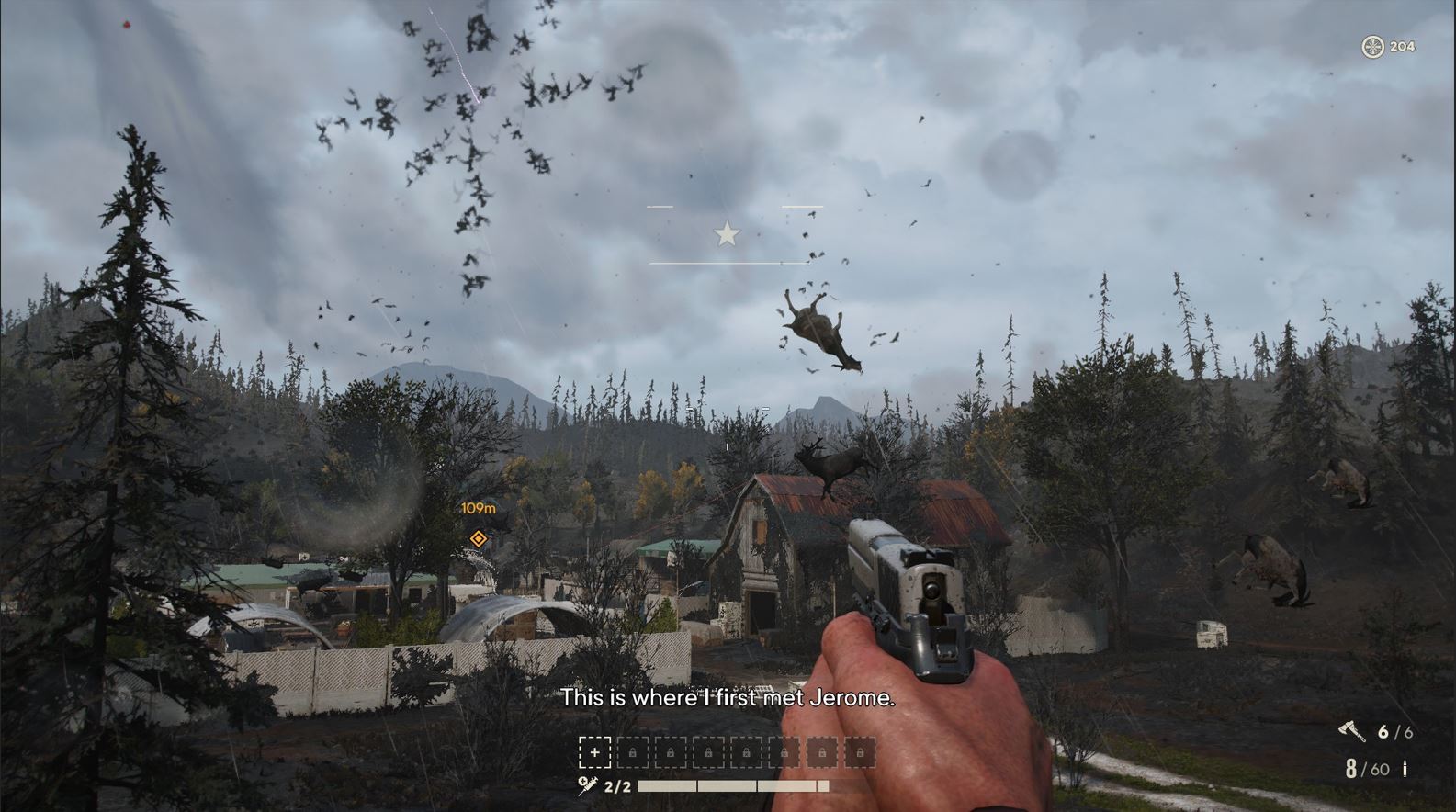1456x812 pixels.
Task: Select the throwing axe icon
Action: point(1351,732)
